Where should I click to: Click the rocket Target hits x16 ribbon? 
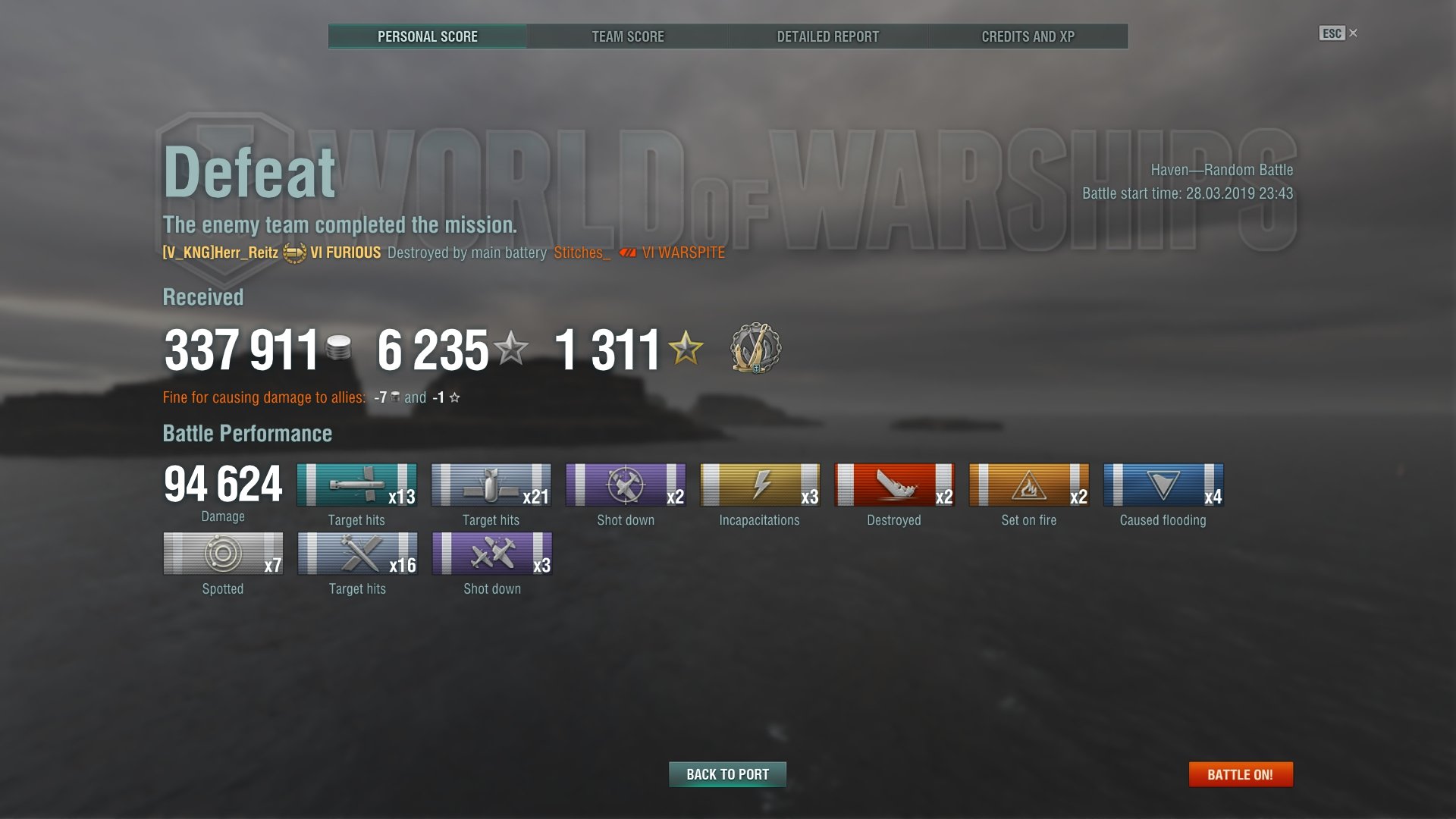click(357, 554)
